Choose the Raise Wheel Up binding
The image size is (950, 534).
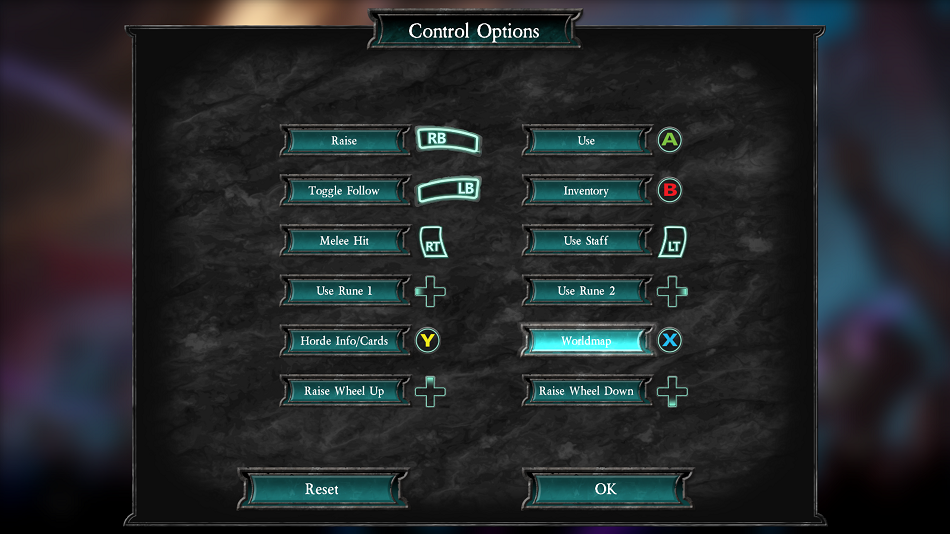click(x=344, y=391)
